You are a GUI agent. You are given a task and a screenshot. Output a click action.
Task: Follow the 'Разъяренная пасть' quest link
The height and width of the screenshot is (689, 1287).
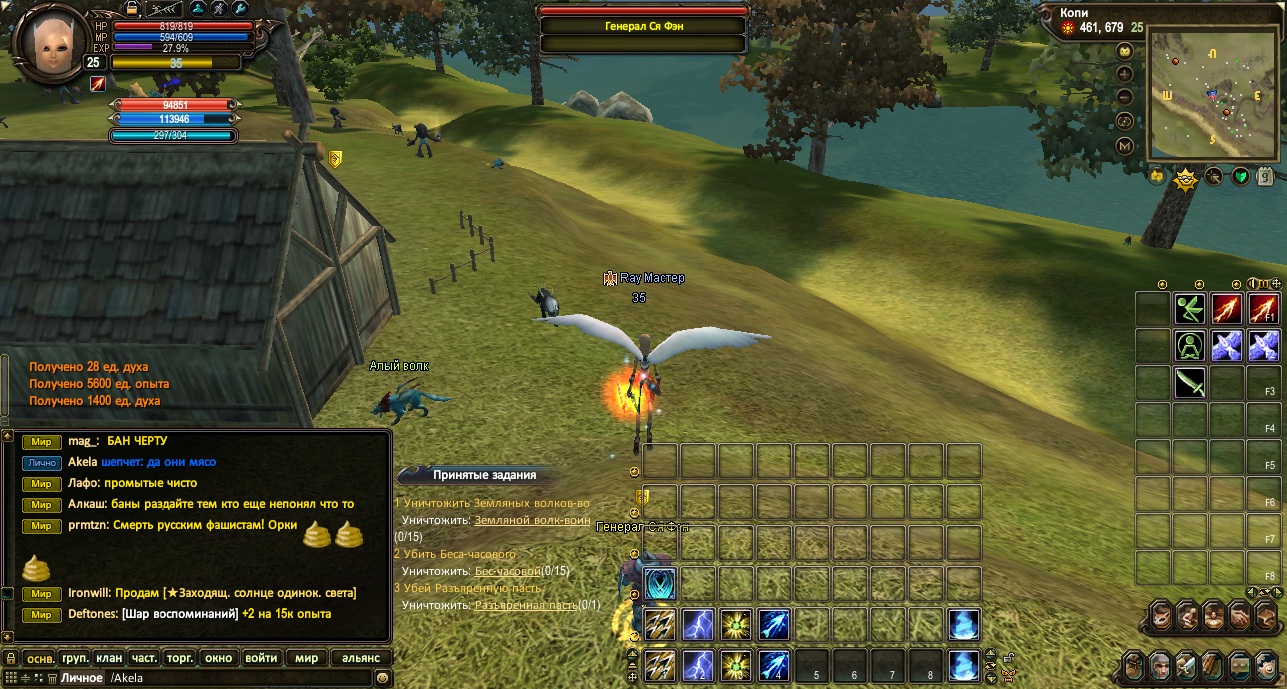[524, 605]
